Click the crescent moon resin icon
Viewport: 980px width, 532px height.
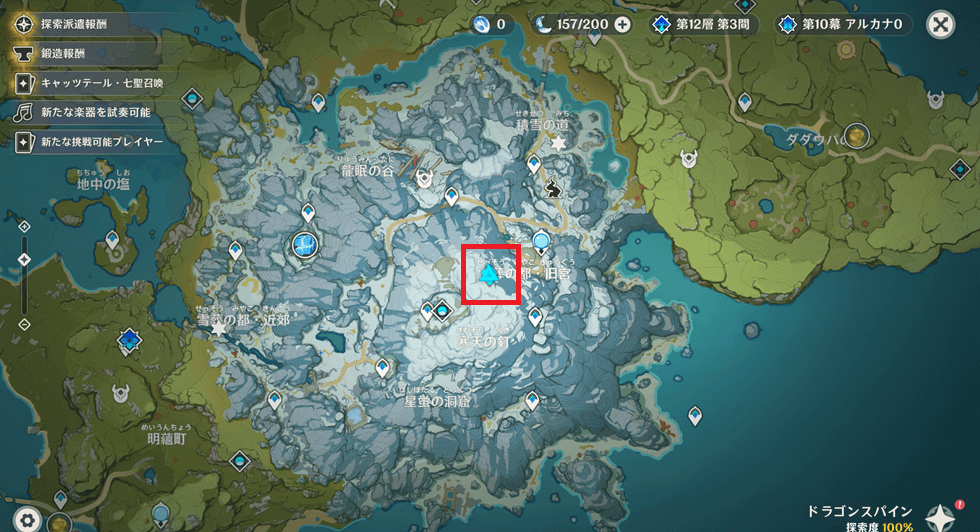point(543,25)
